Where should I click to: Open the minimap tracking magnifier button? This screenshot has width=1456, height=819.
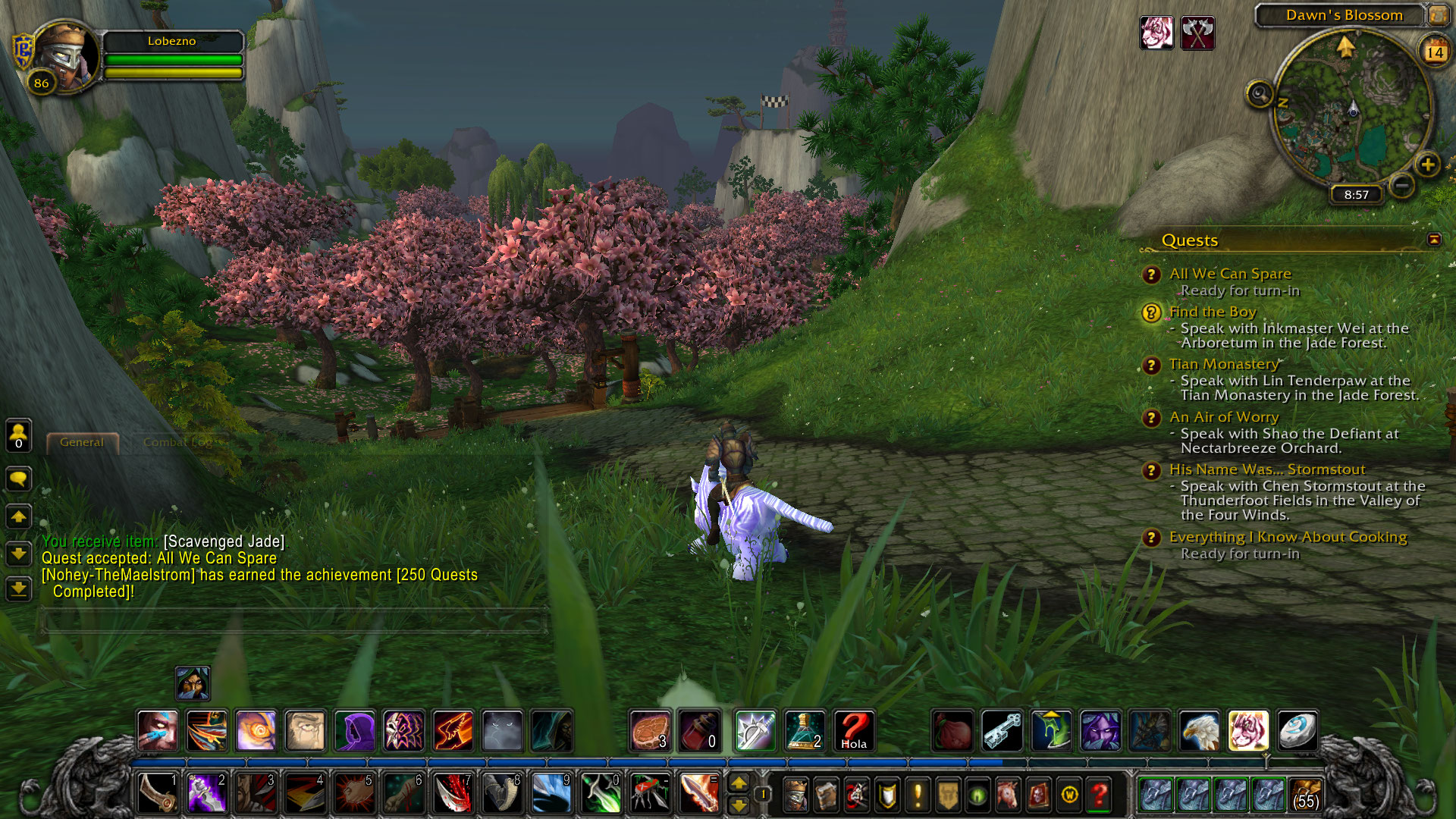[1260, 95]
